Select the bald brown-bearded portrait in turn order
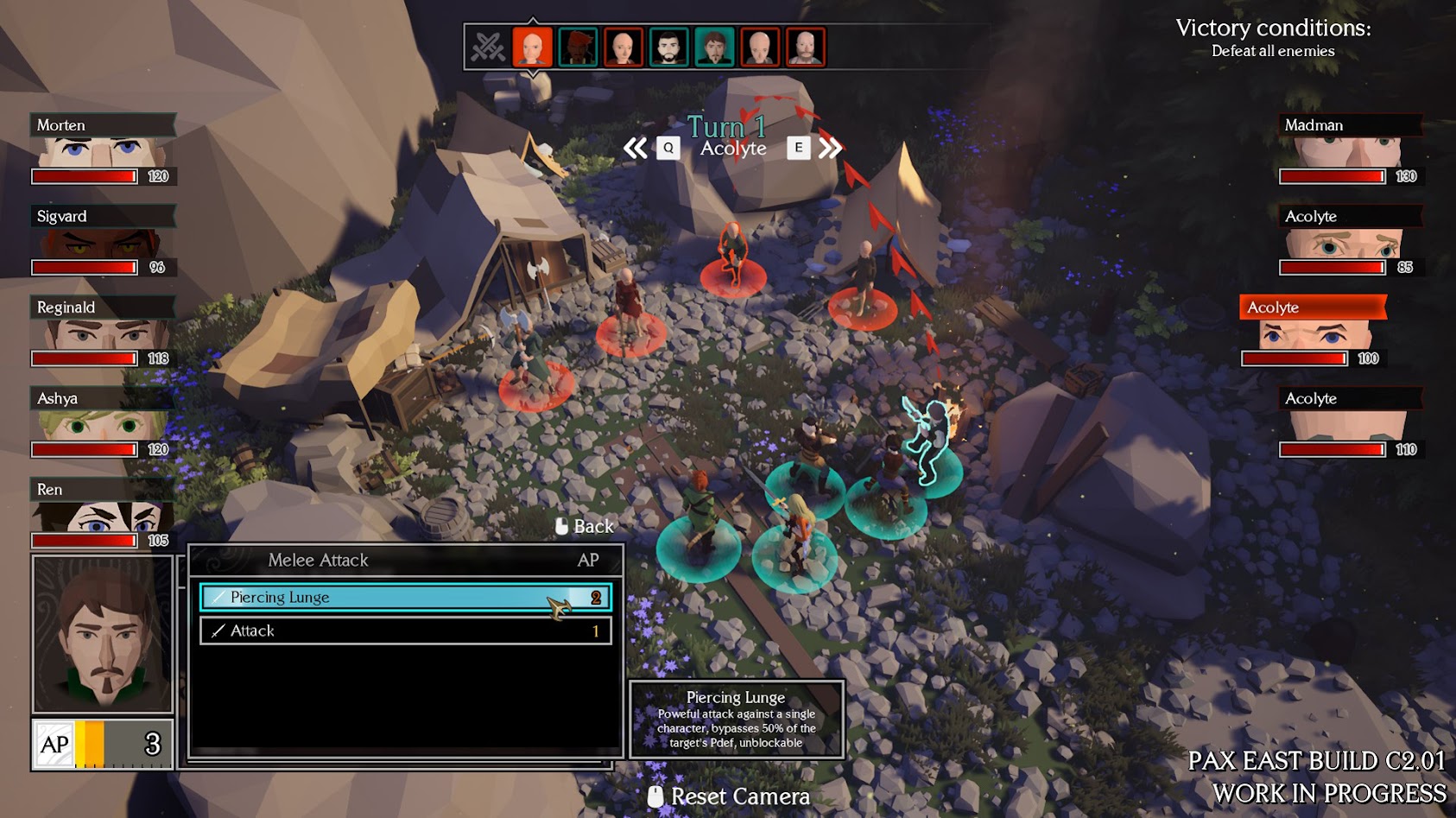 pos(804,47)
